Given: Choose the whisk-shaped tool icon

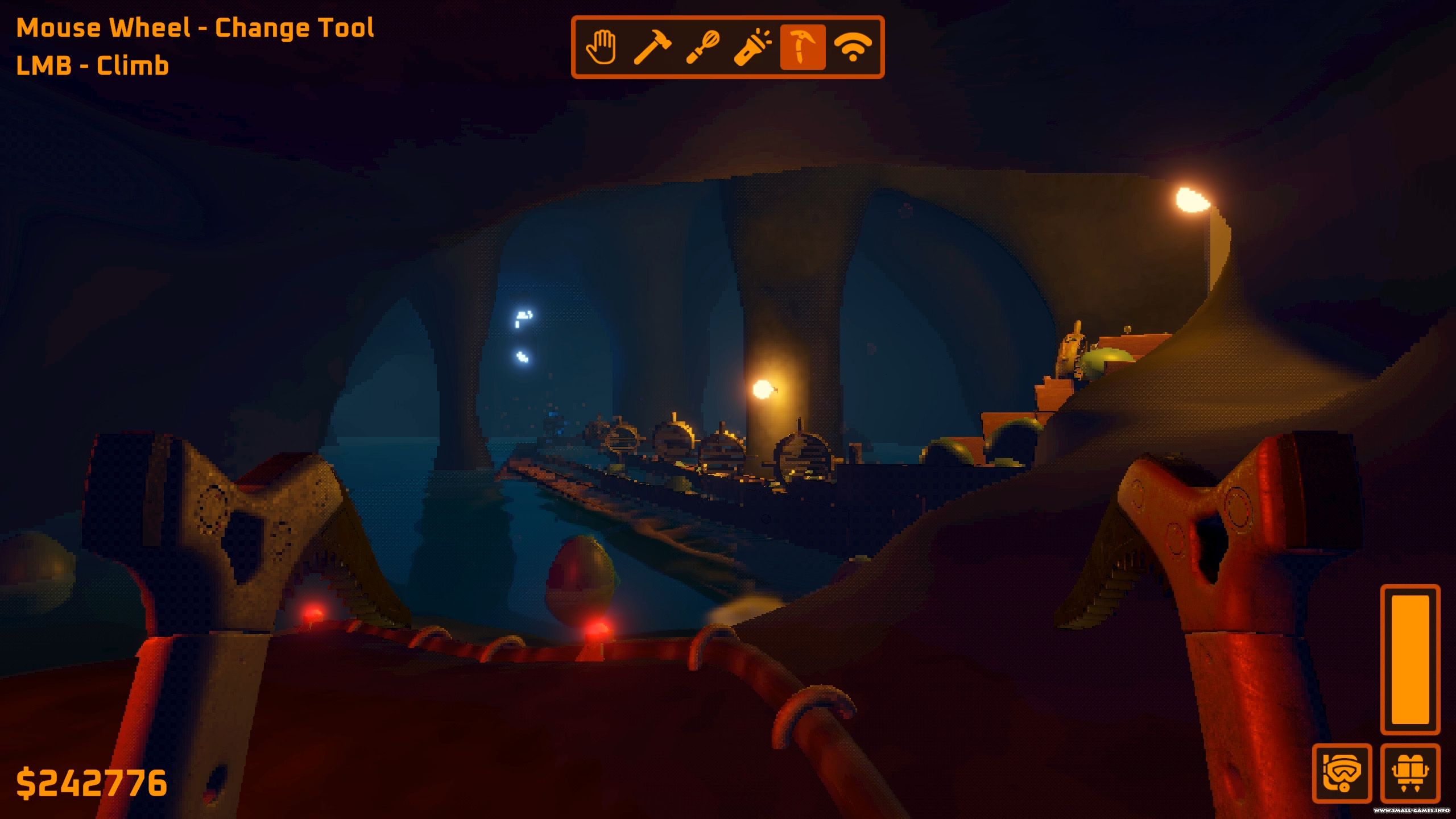Looking at the screenshot, I should (x=702, y=47).
